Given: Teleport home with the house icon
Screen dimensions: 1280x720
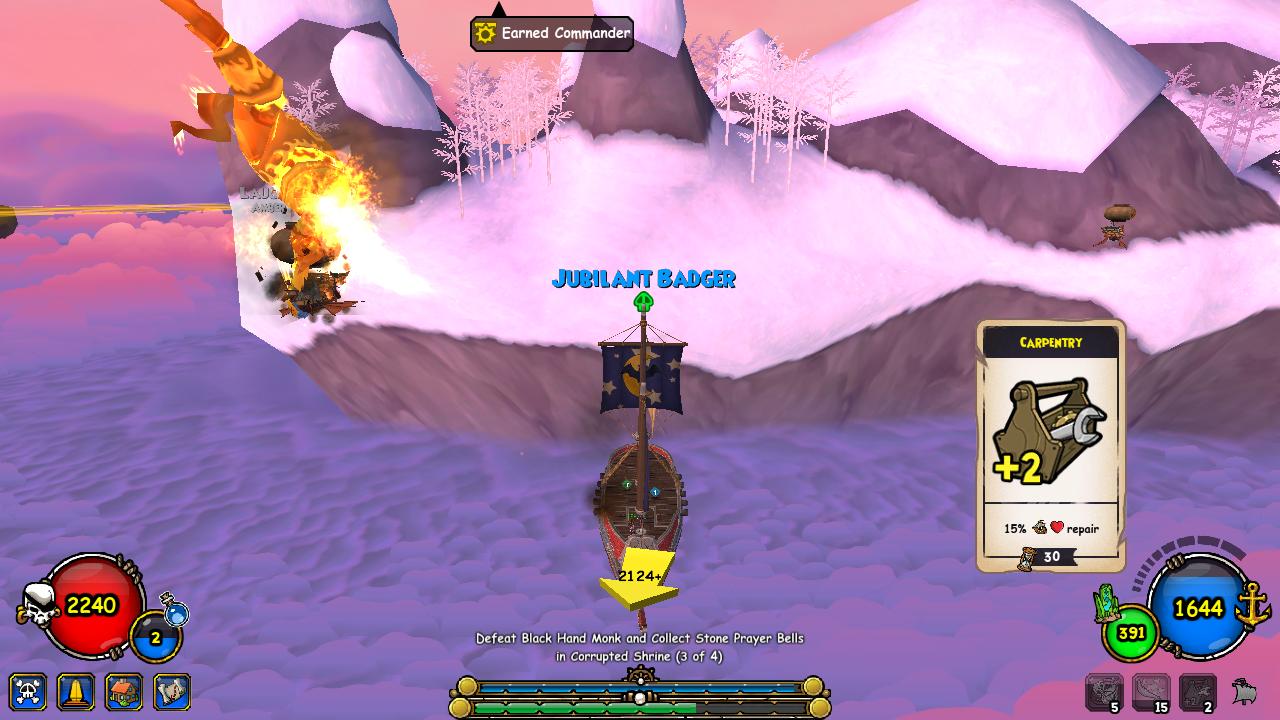Looking at the screenshot, I should point(124,692).
